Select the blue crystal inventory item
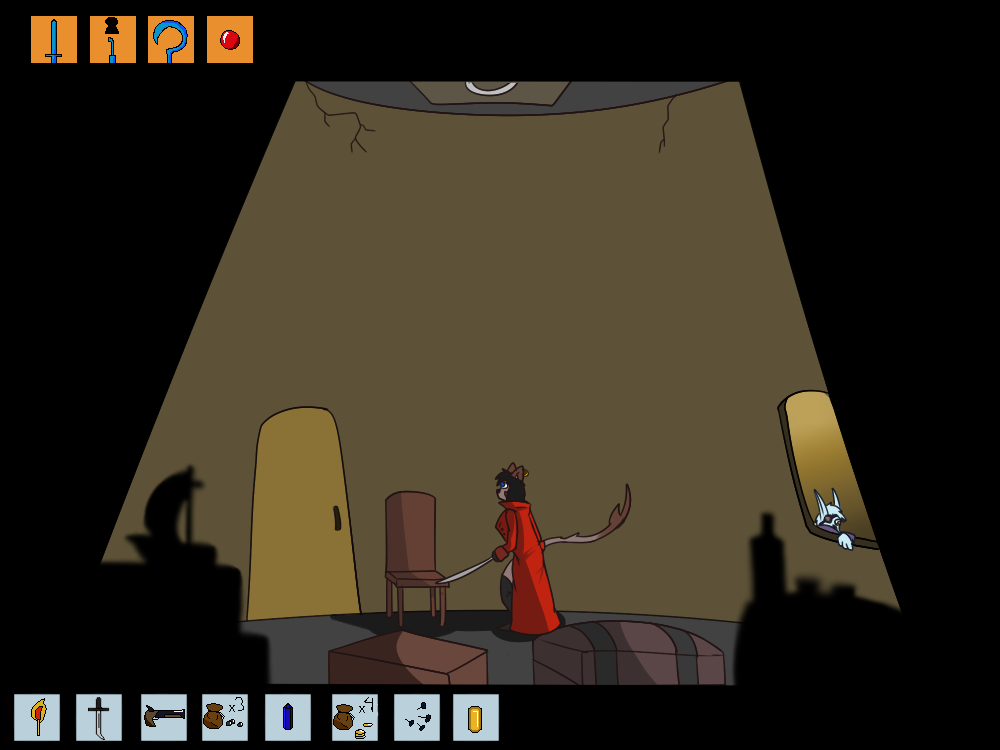This screenshot has height=750, width=1000. click(x=288, y=718)
